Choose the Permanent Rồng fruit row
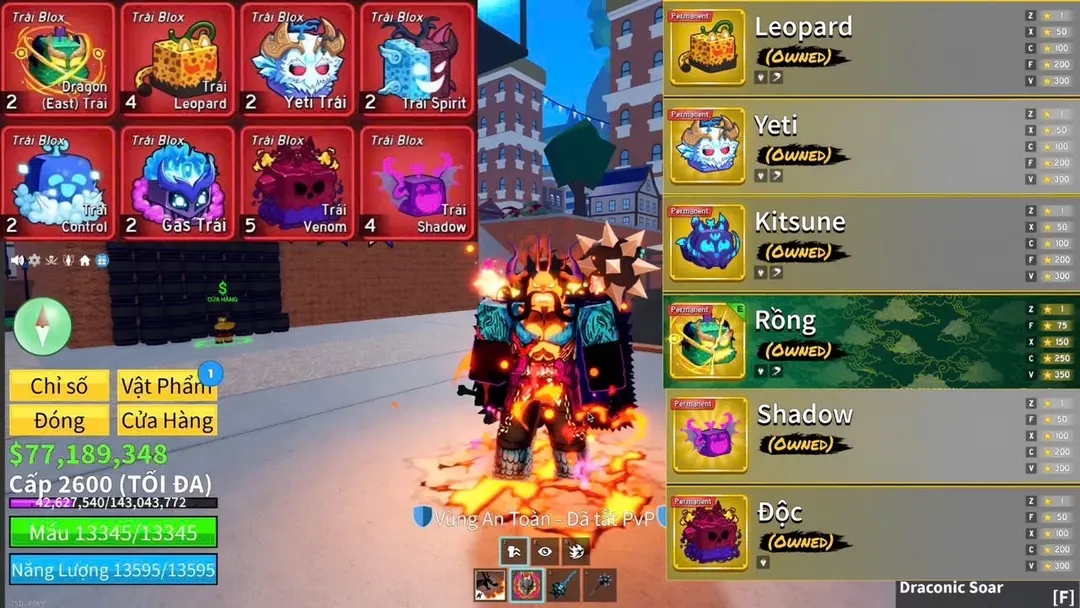The width and height of the screenshot is (1080, 608). [870, 341]
